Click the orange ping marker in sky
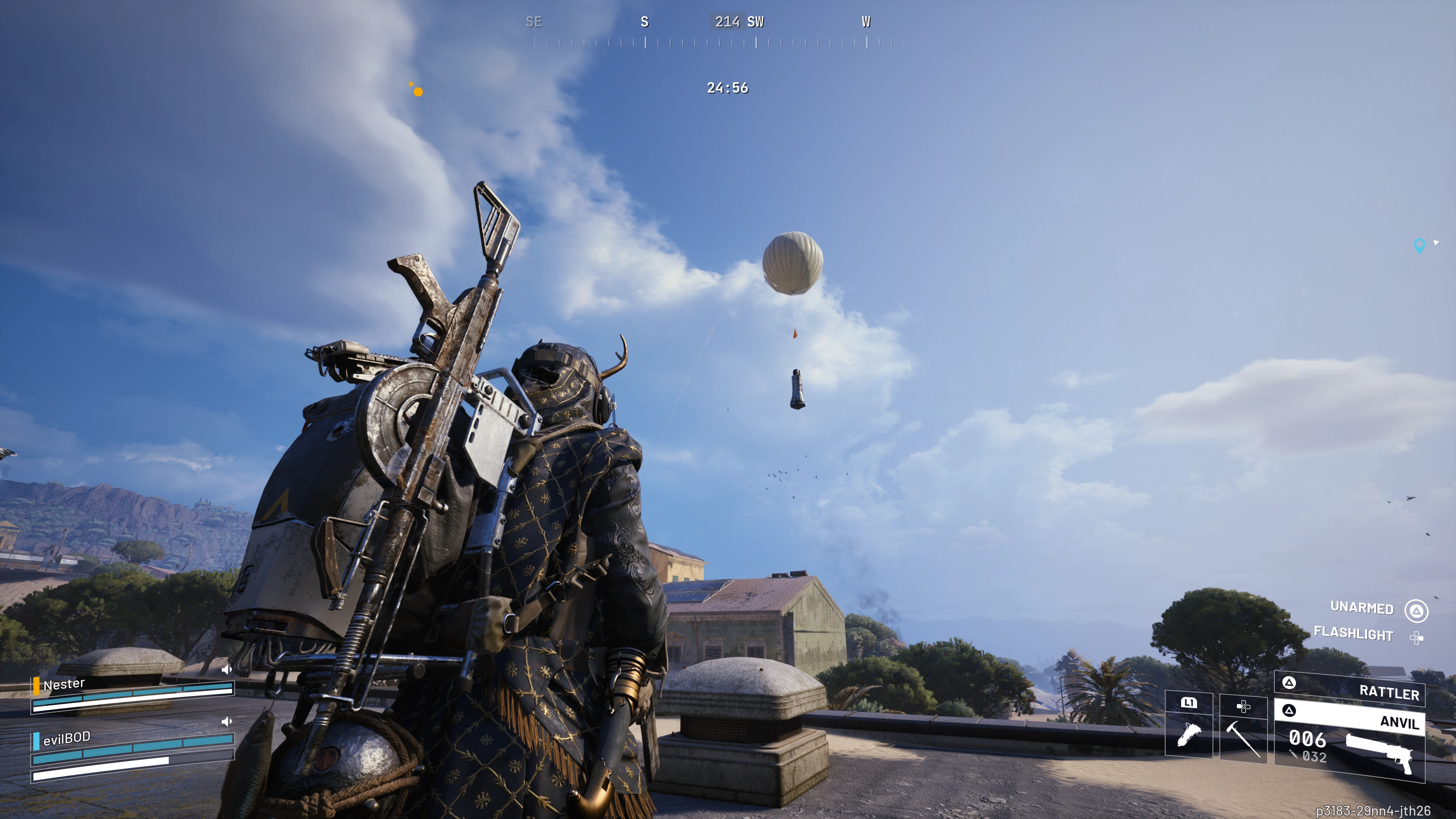1456x819 pixels. tap(418, 91)
